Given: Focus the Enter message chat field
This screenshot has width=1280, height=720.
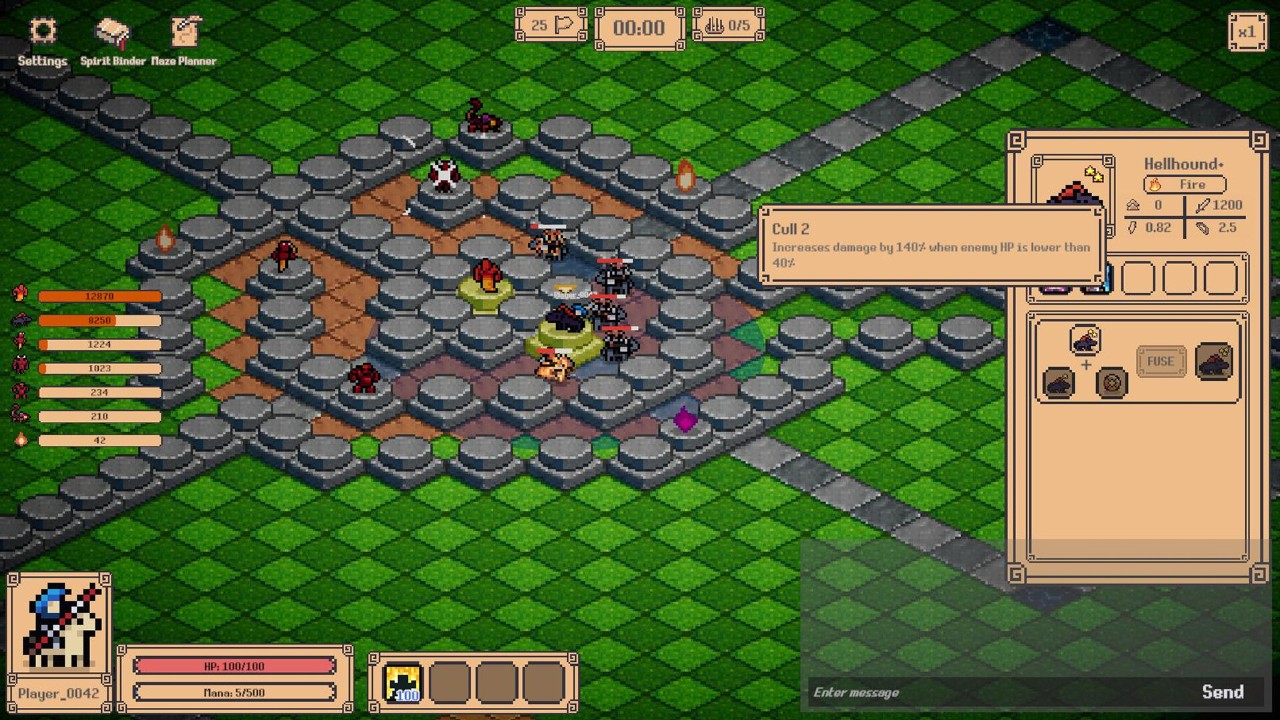Looking at the screenshot, I should tap(1000, 692).
